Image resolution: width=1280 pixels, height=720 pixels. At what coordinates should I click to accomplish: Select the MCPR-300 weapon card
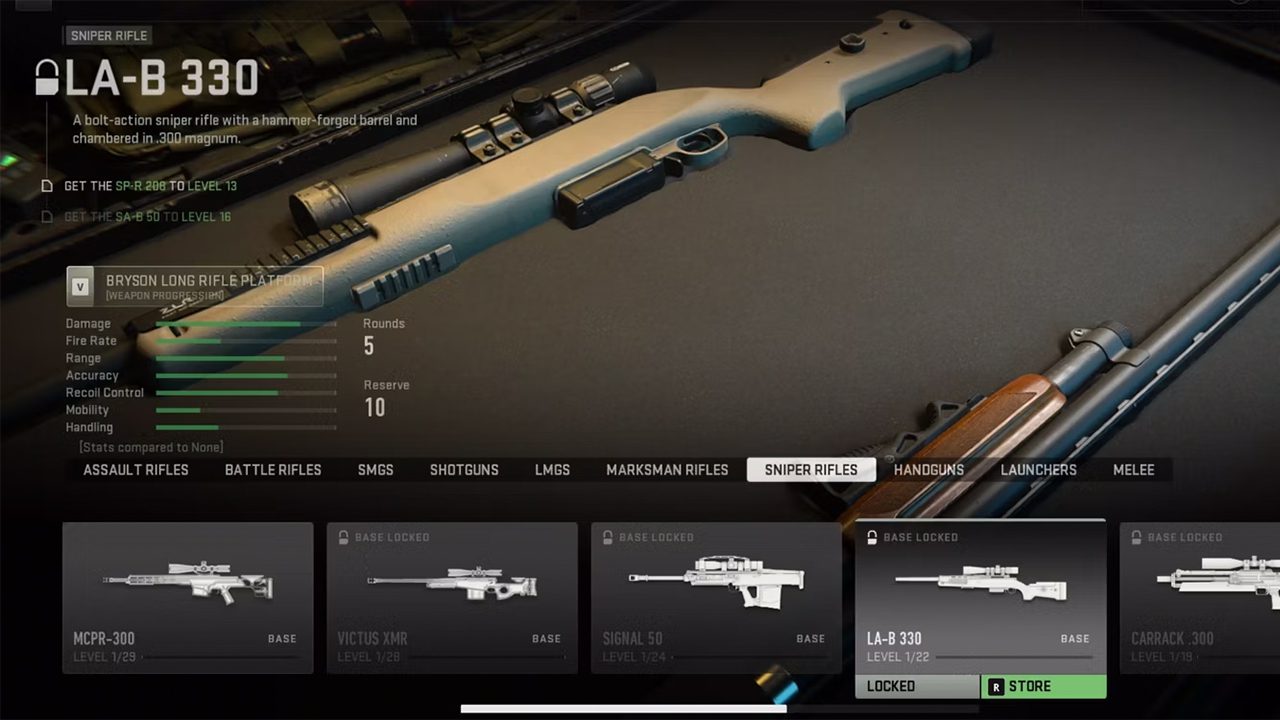click(x=188, y=597)
